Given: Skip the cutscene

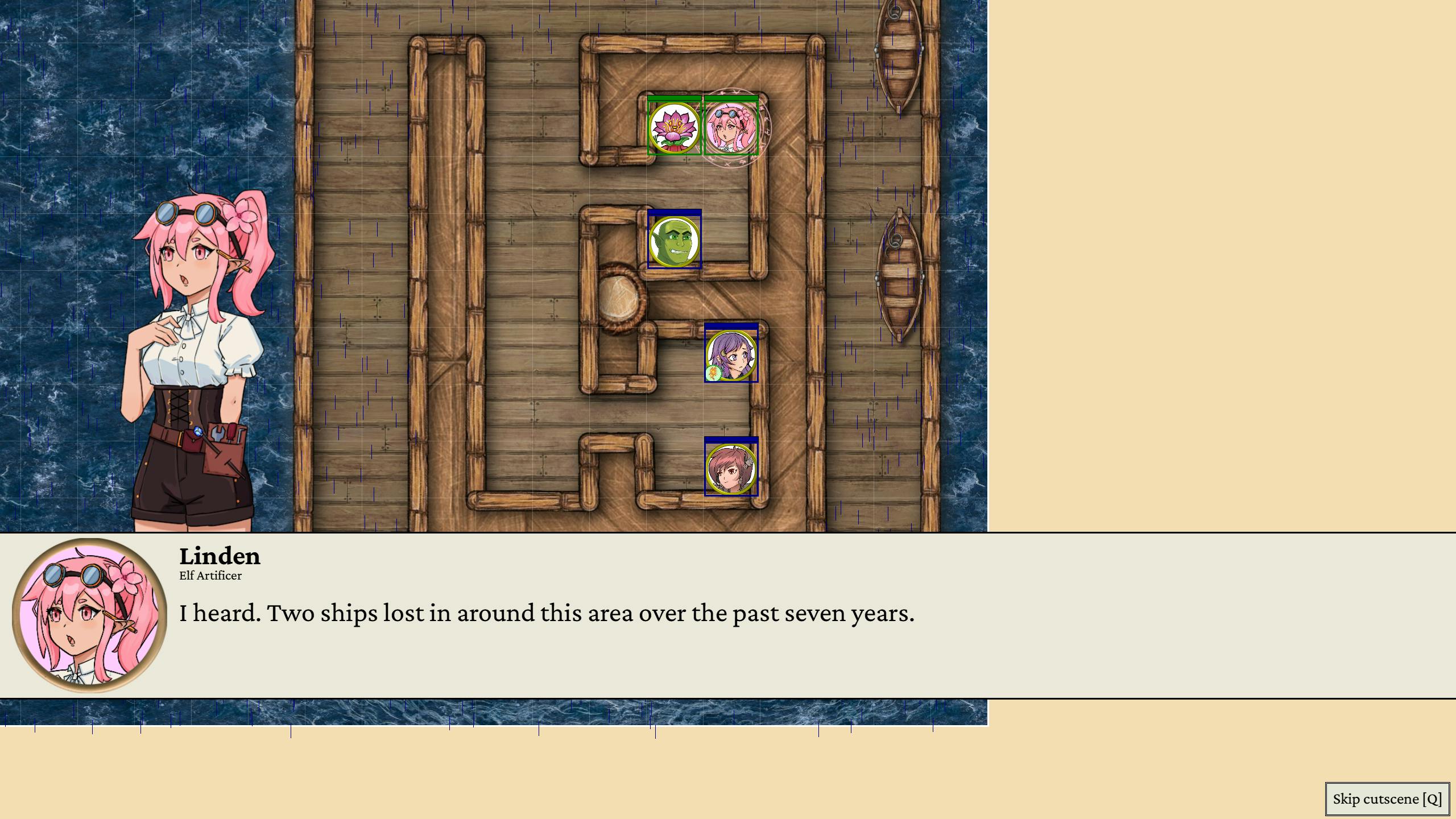Looking at the screenshot, I should 1387,799.
